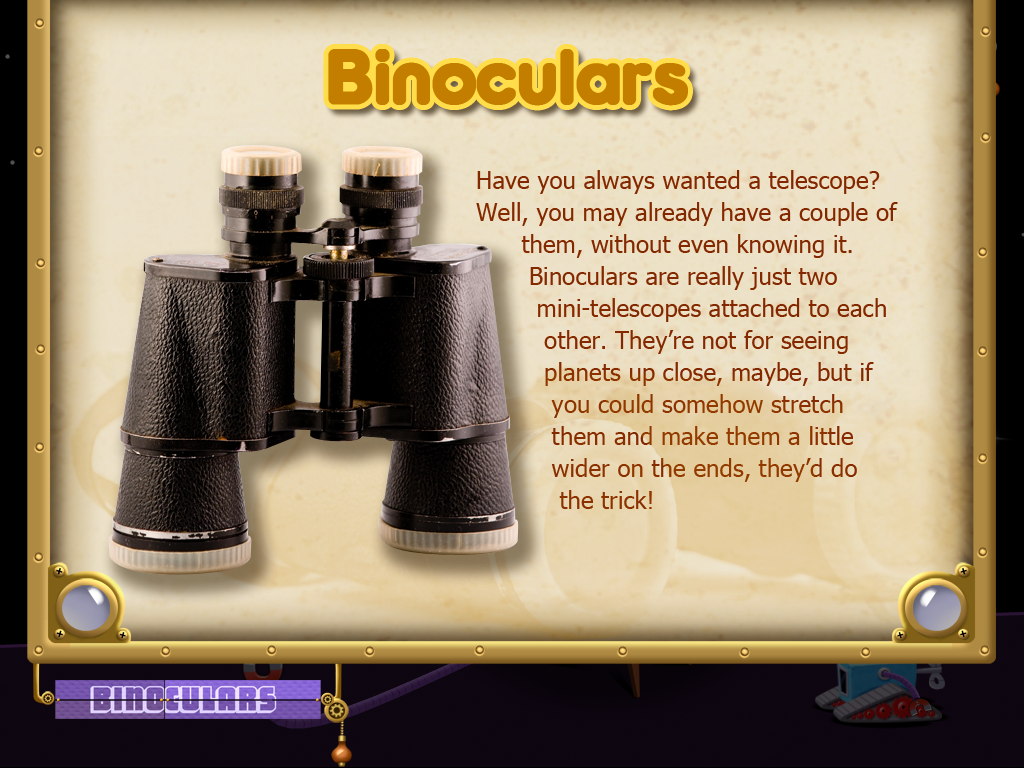Viewport: 1024px width, 768px height.
Task: Select the purple BINOCULARS label sign
Action: click(x=187, y=699)
